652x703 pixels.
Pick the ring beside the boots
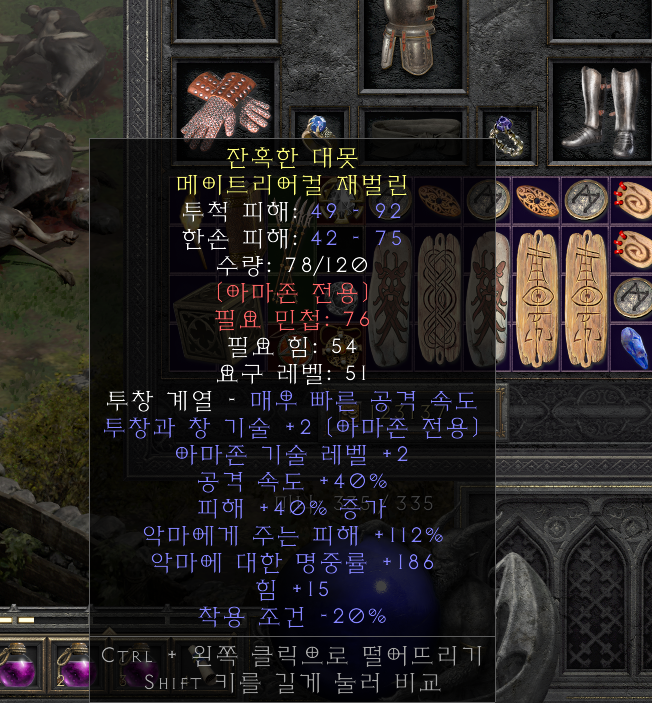[503, 131]
